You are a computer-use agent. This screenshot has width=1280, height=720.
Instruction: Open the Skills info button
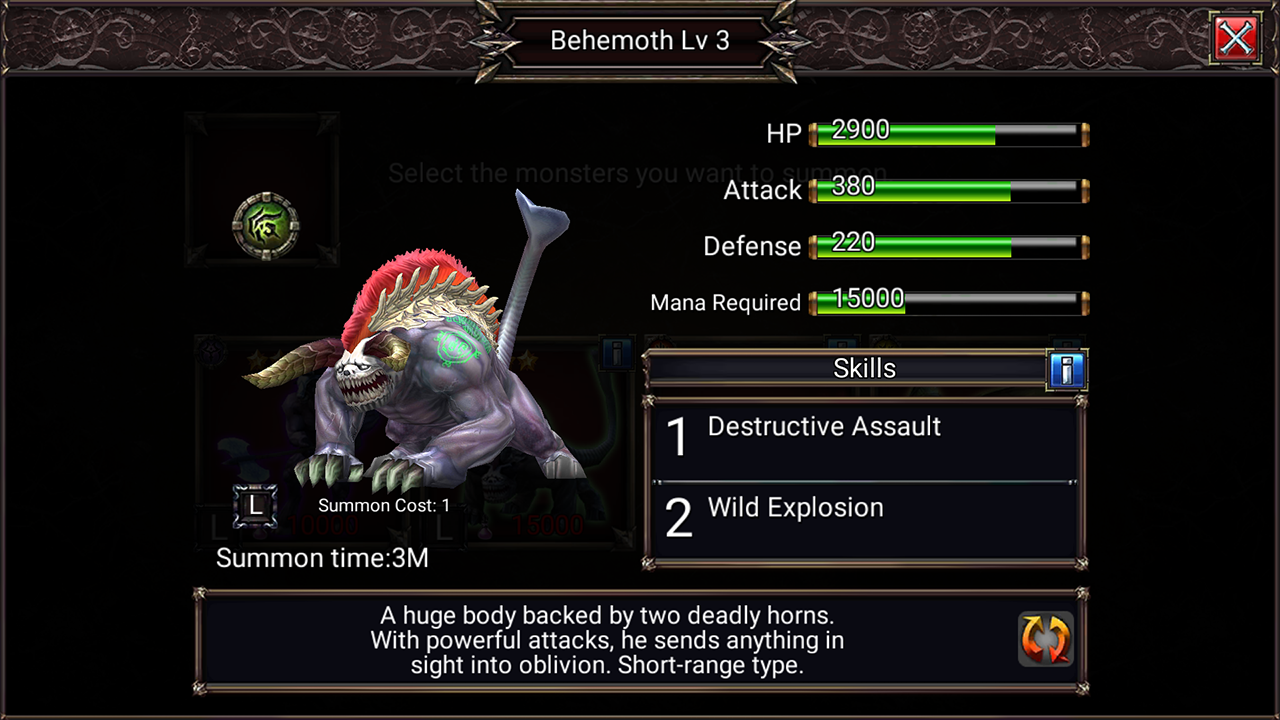(1067, 370)
